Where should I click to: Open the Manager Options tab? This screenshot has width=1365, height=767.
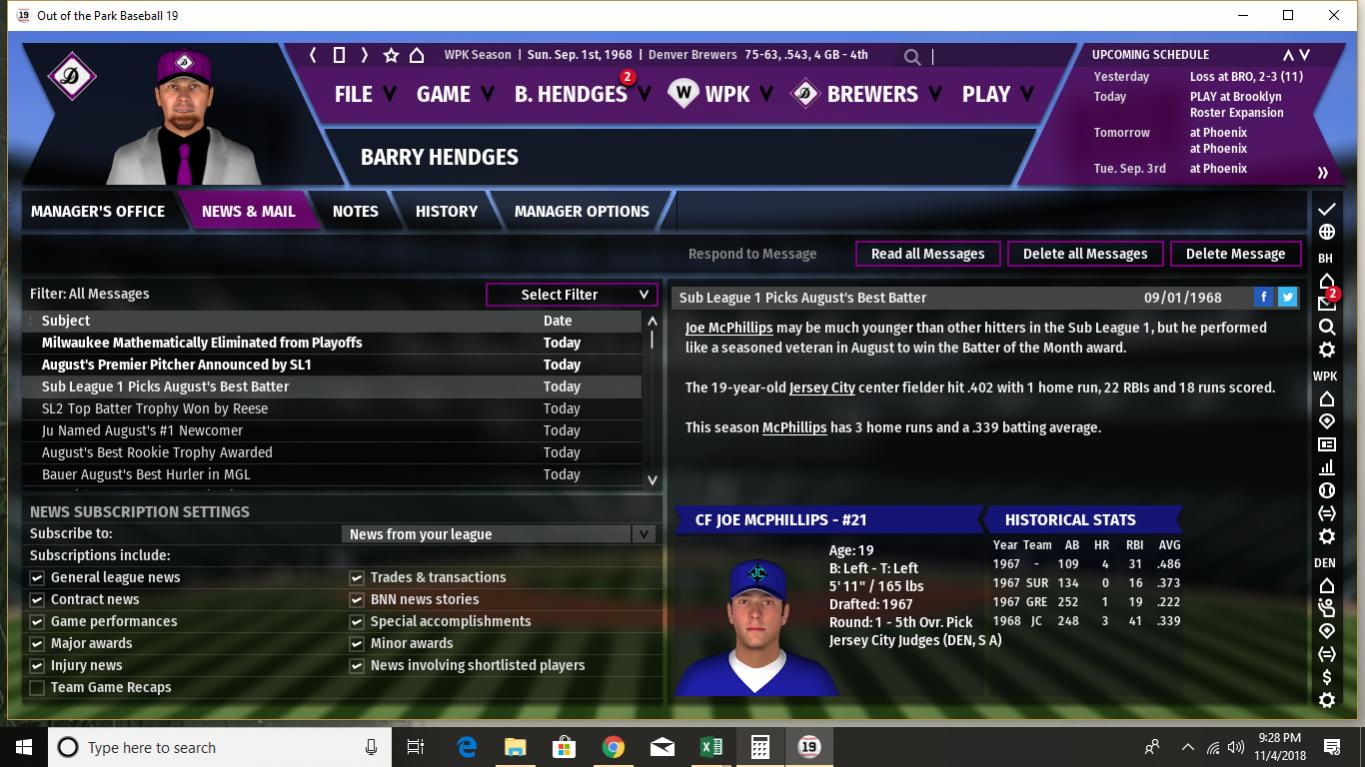click(x=581, y=211)
